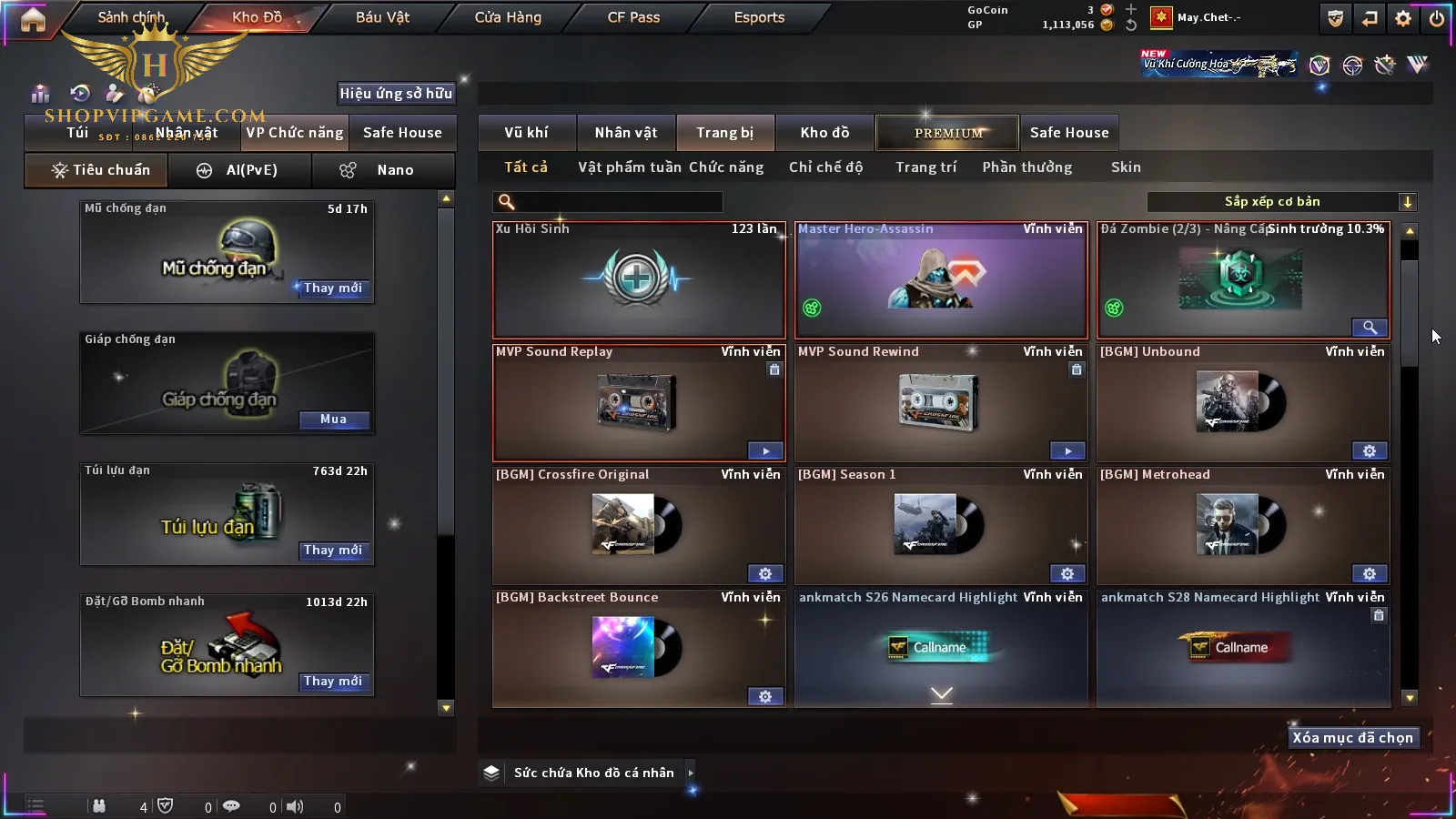Switch to the Vũ khí tab
Screen dimensions: 1456x819
(526, 133)
